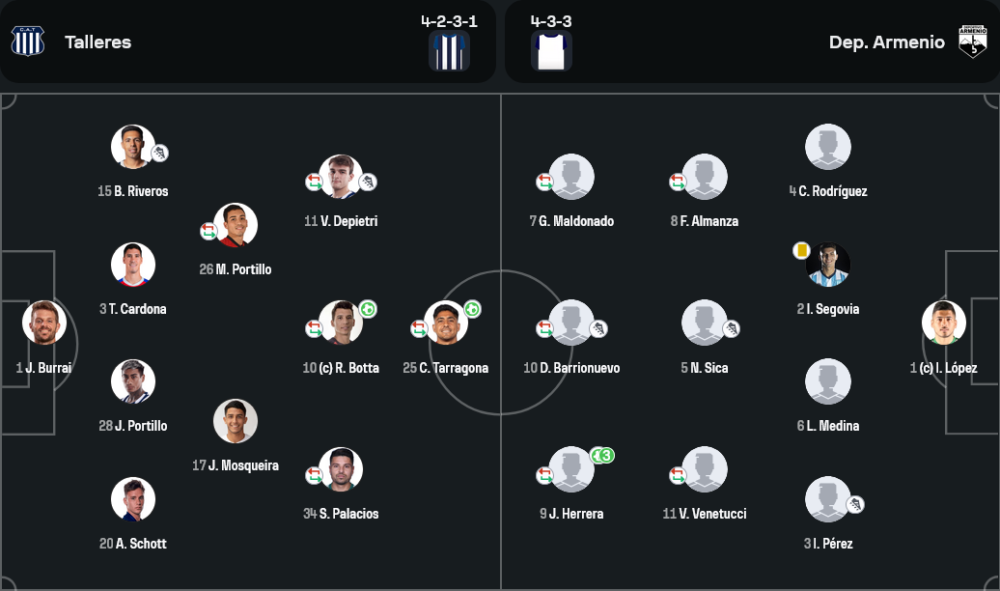Select player J. Portillo
The height and width of the screenshot is (591, 1000).
(132, 382)
